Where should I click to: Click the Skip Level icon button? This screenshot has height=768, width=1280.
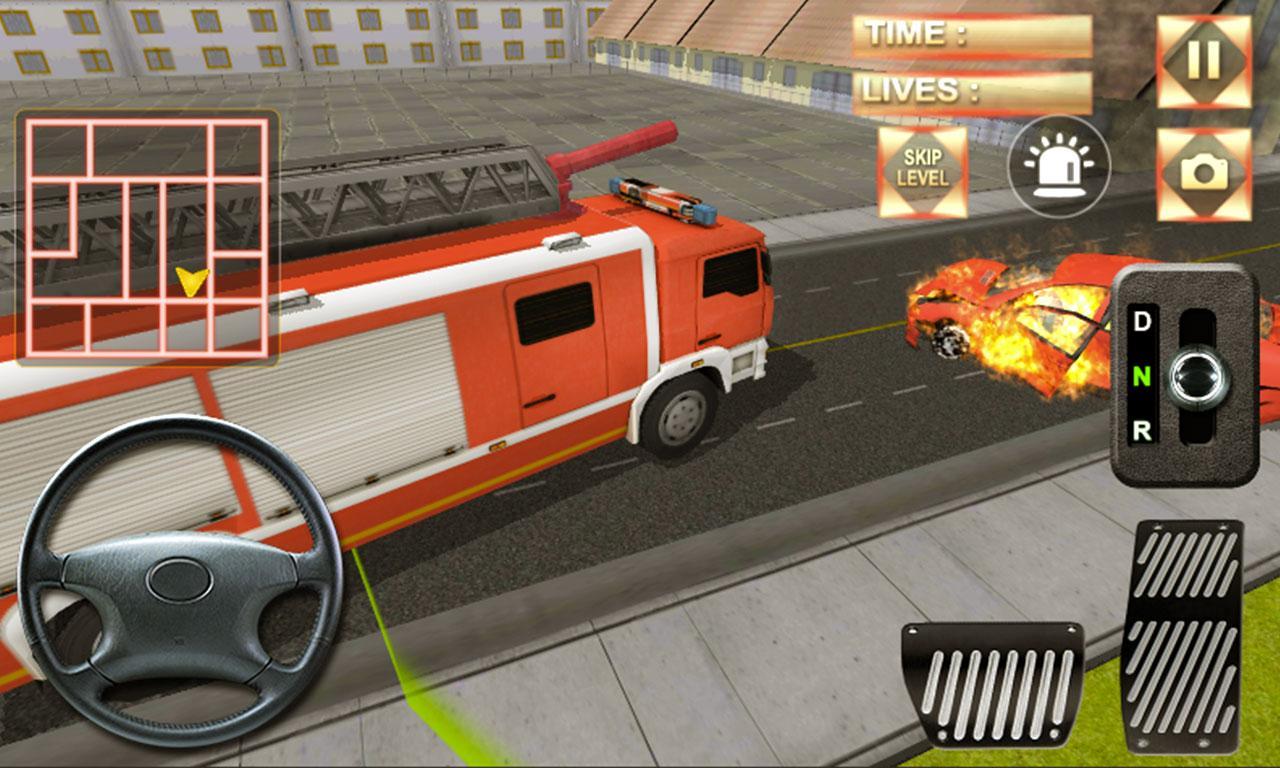point(925,169)
